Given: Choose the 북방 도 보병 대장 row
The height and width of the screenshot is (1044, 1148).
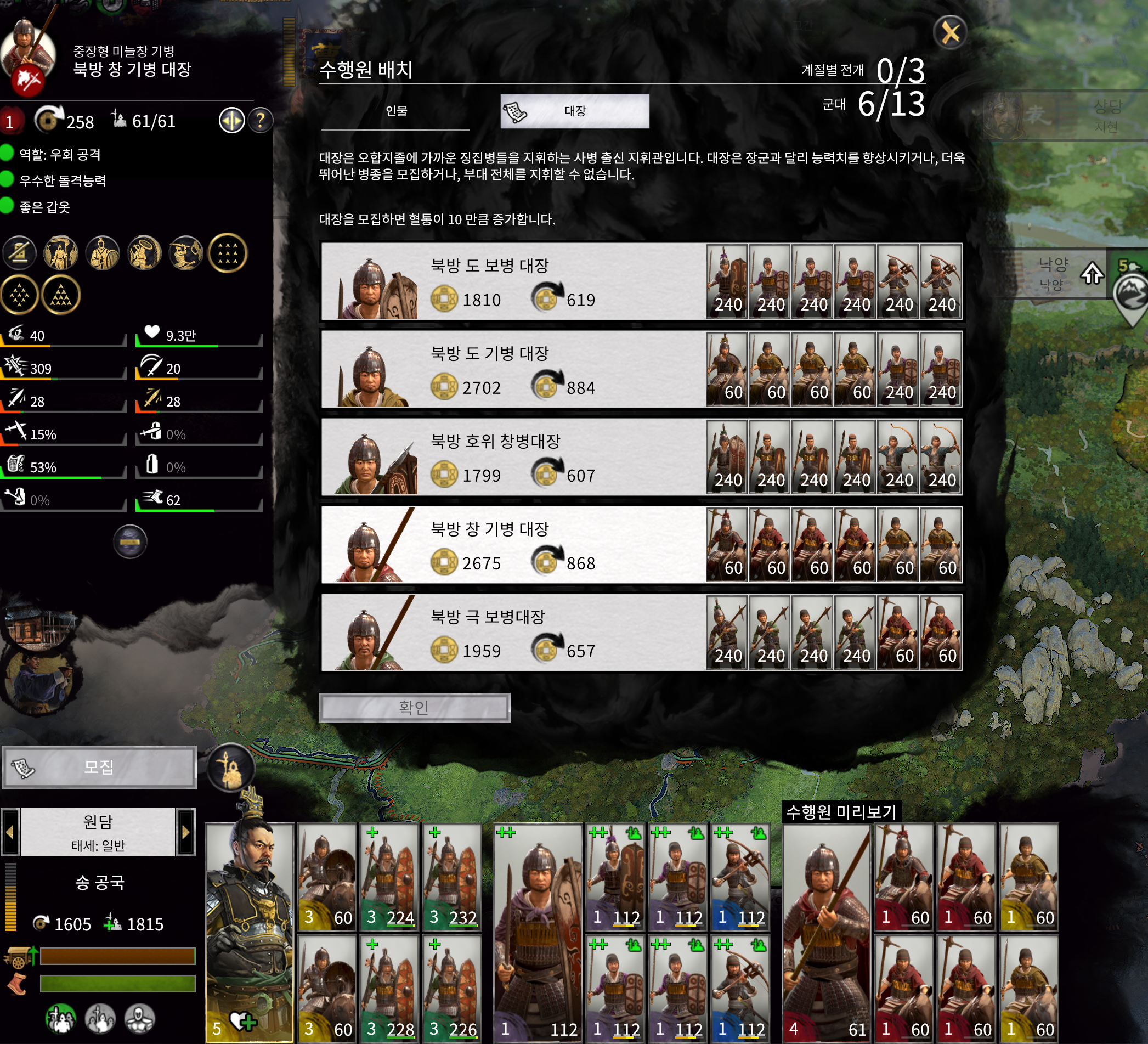Looking at the screenshot, I should pyautogui.click(x=512, y=281).
